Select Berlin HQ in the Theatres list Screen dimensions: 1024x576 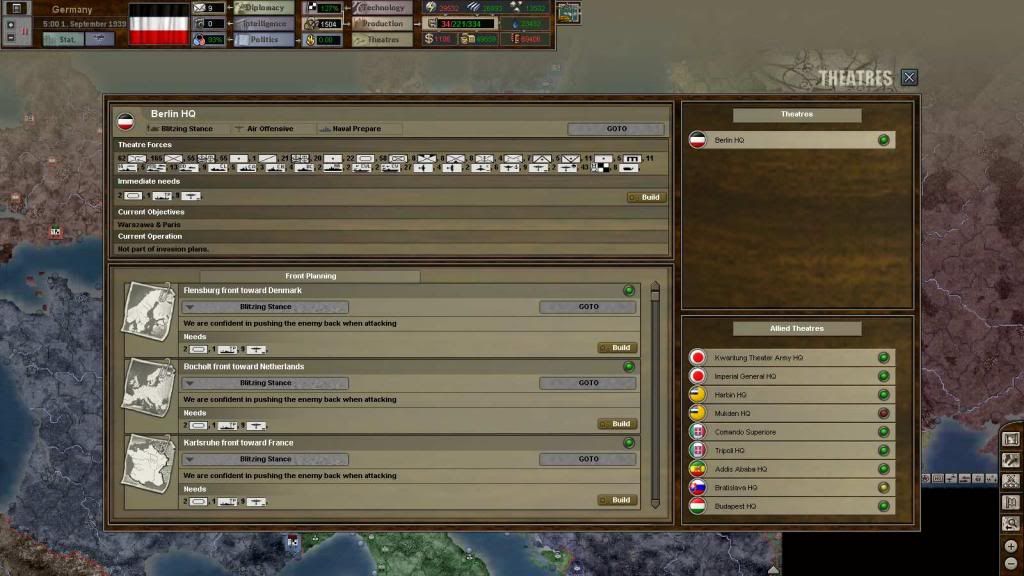pyautogui.click(x=790, y=140)
